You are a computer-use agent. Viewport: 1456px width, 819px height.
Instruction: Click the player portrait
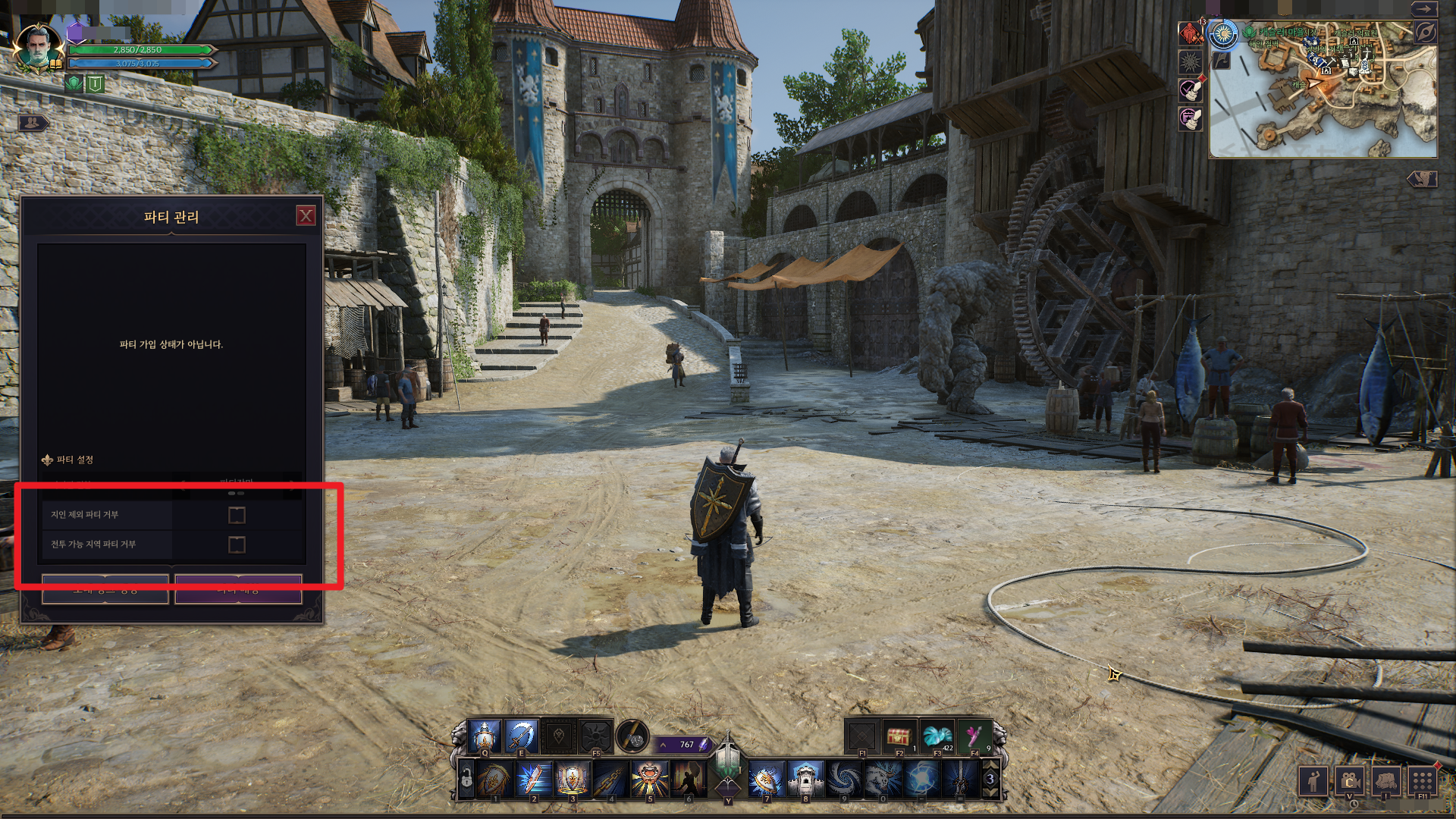(x=38, y=47)
